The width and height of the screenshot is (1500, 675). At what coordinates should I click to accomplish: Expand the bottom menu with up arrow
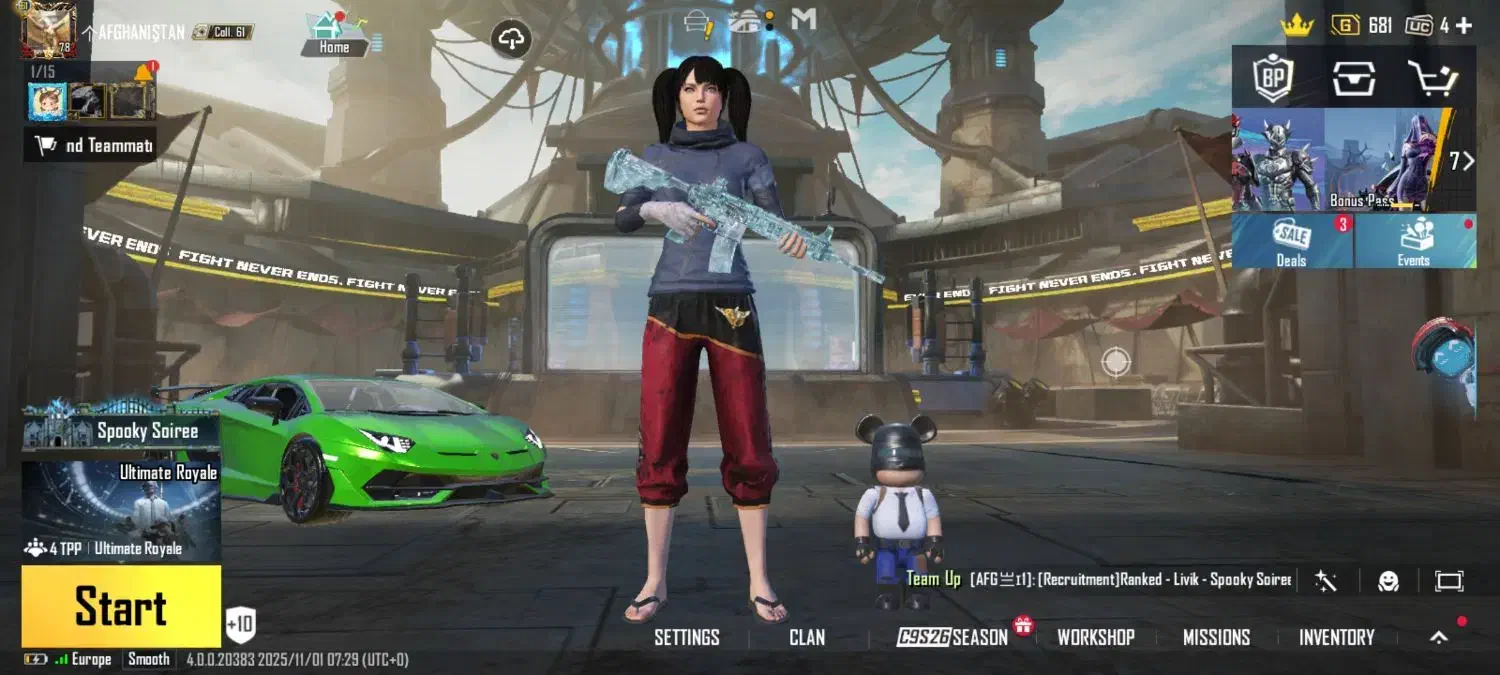[x=1438, y=637]
